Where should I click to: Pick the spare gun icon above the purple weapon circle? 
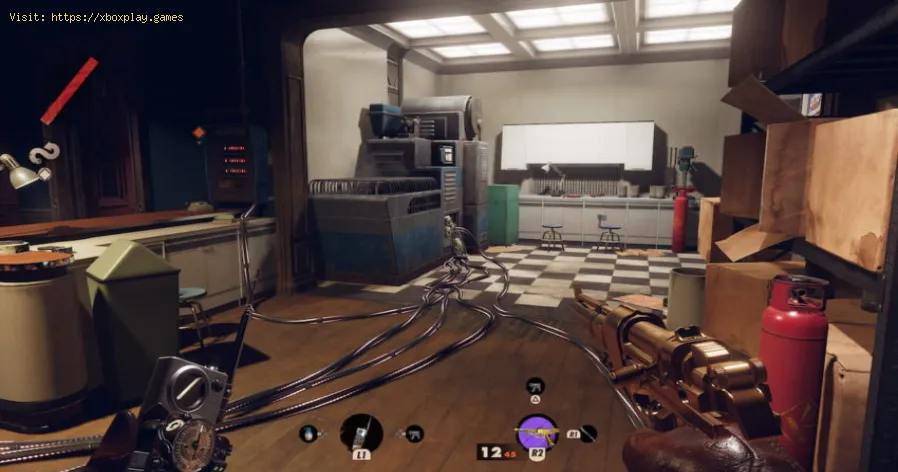535,385
